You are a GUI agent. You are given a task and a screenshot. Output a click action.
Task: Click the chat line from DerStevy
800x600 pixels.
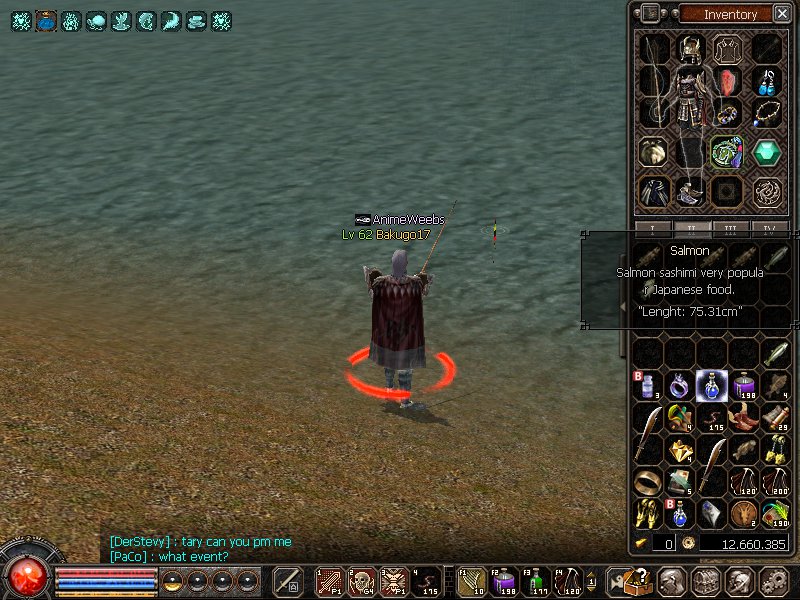[x=201, y=541]
